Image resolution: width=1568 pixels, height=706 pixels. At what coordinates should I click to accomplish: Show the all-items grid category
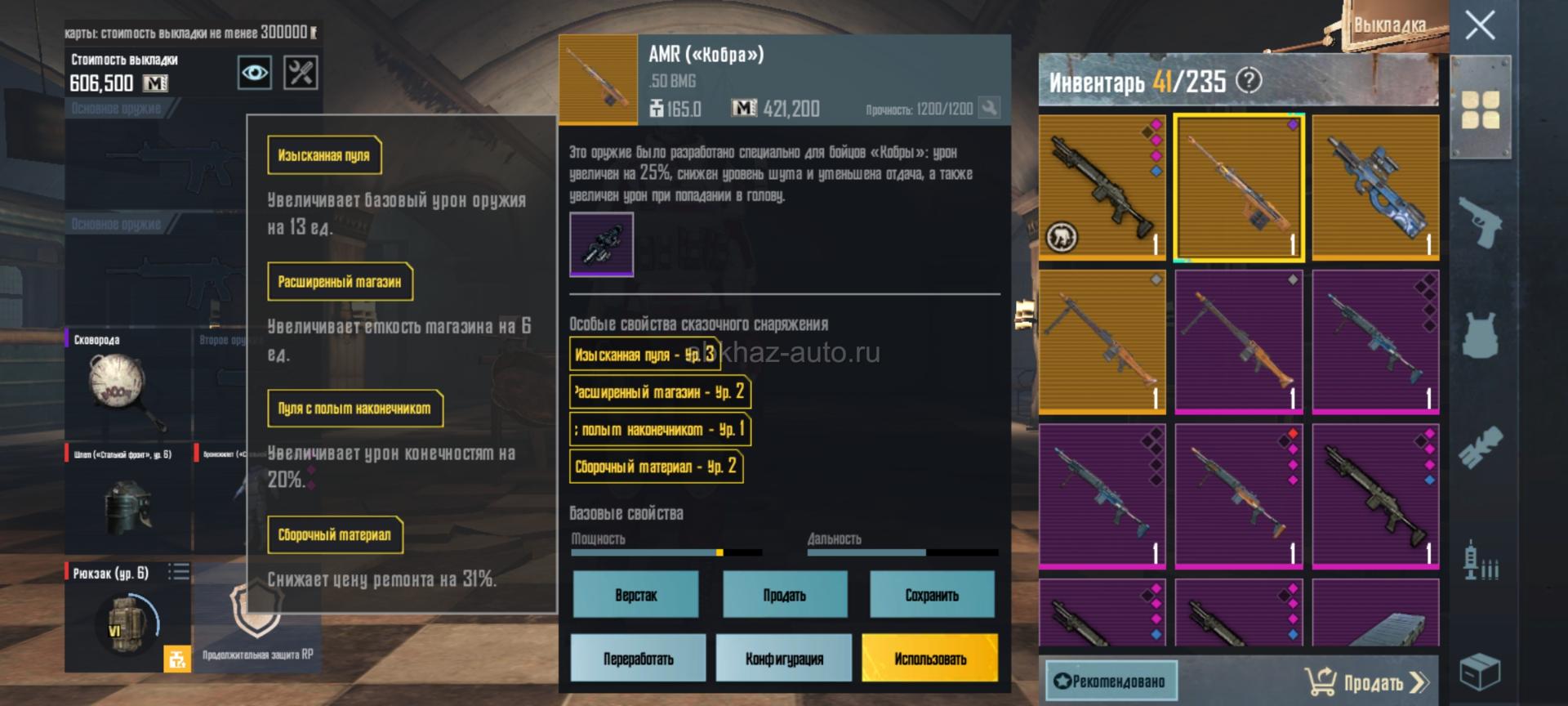tap(1480, 110)
